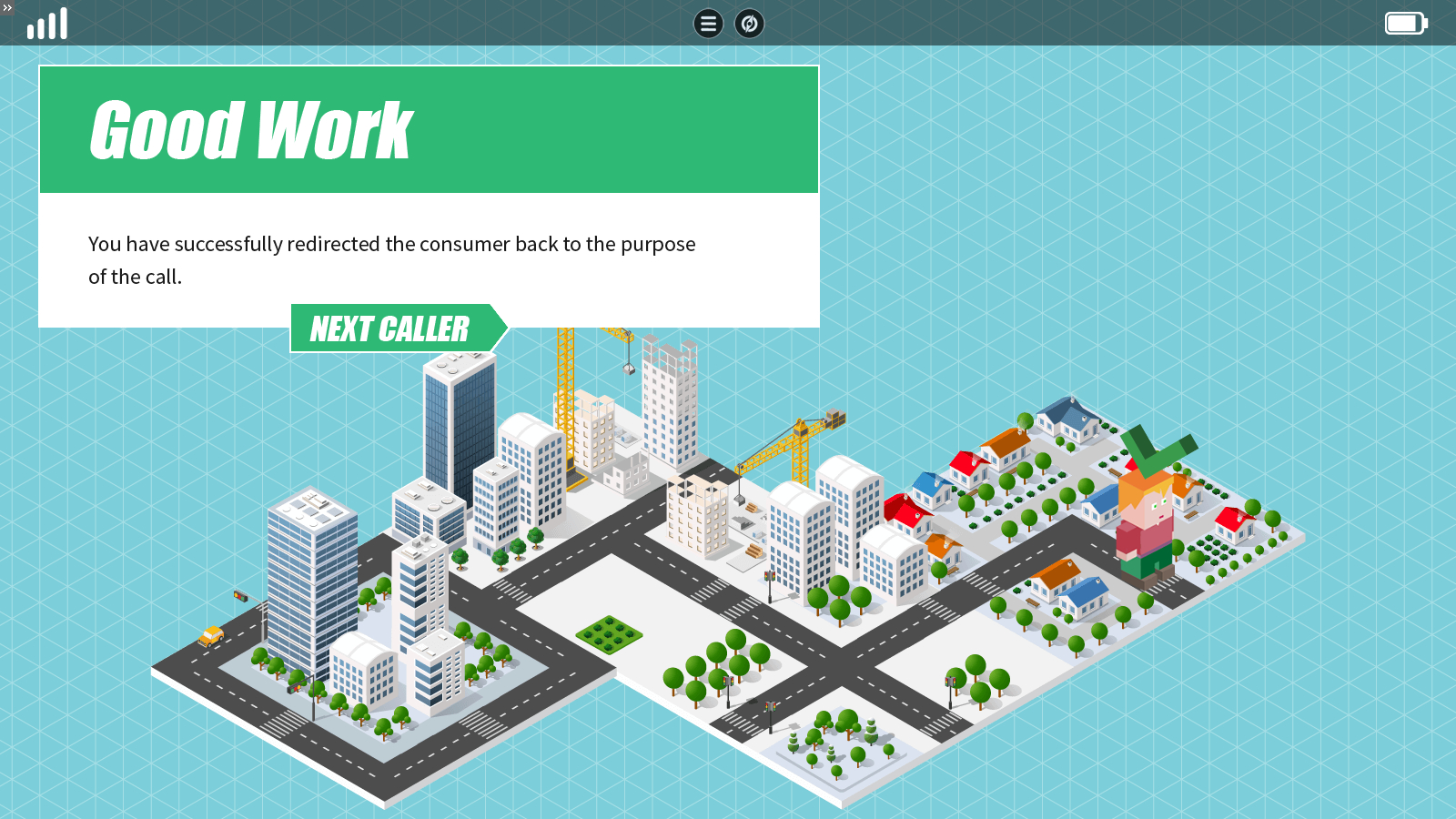
Task: Switch to the next caller screen
Action: click(x=391, y=329)
